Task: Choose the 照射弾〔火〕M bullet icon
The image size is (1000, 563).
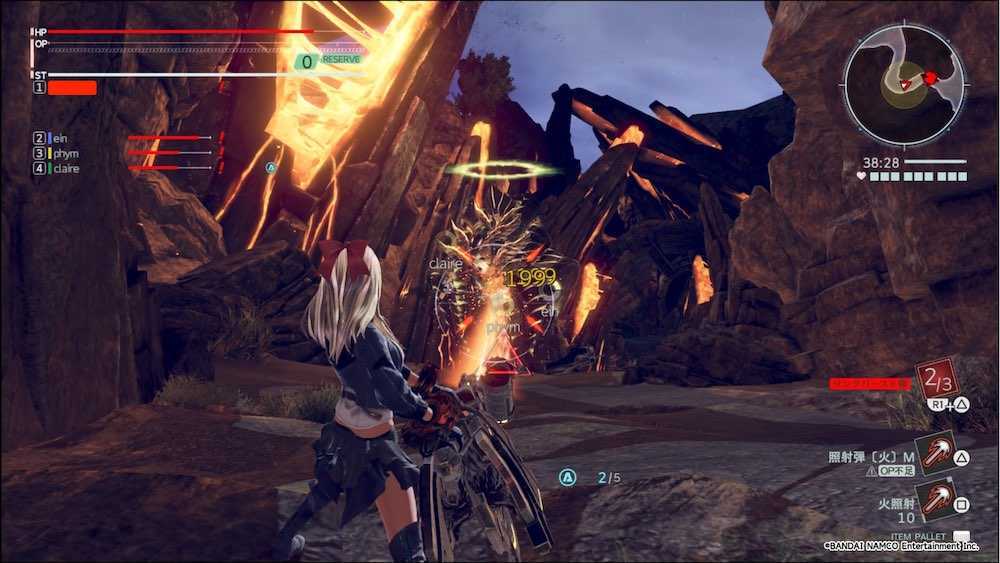Action: (935, 453)
